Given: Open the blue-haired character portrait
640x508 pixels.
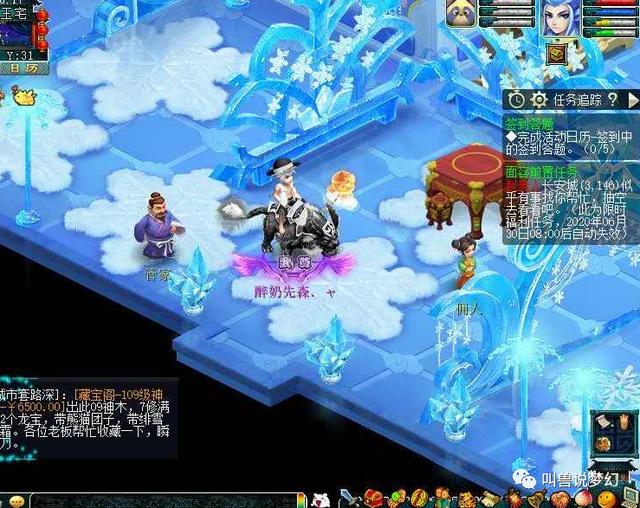Looking at the screenshot, I should tap(561, 20).
